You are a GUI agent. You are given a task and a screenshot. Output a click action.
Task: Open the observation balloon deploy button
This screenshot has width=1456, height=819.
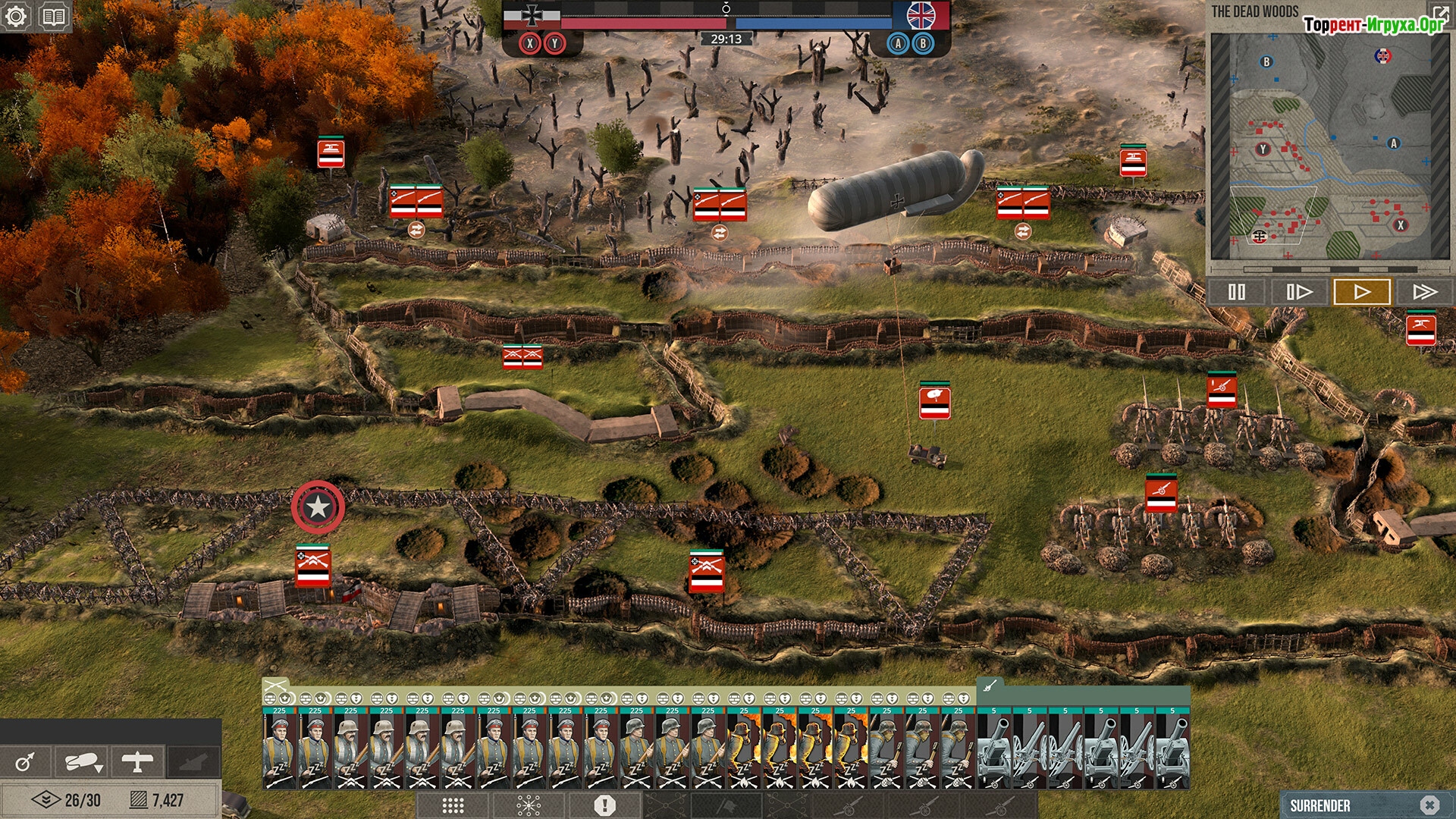click(82, 761)
